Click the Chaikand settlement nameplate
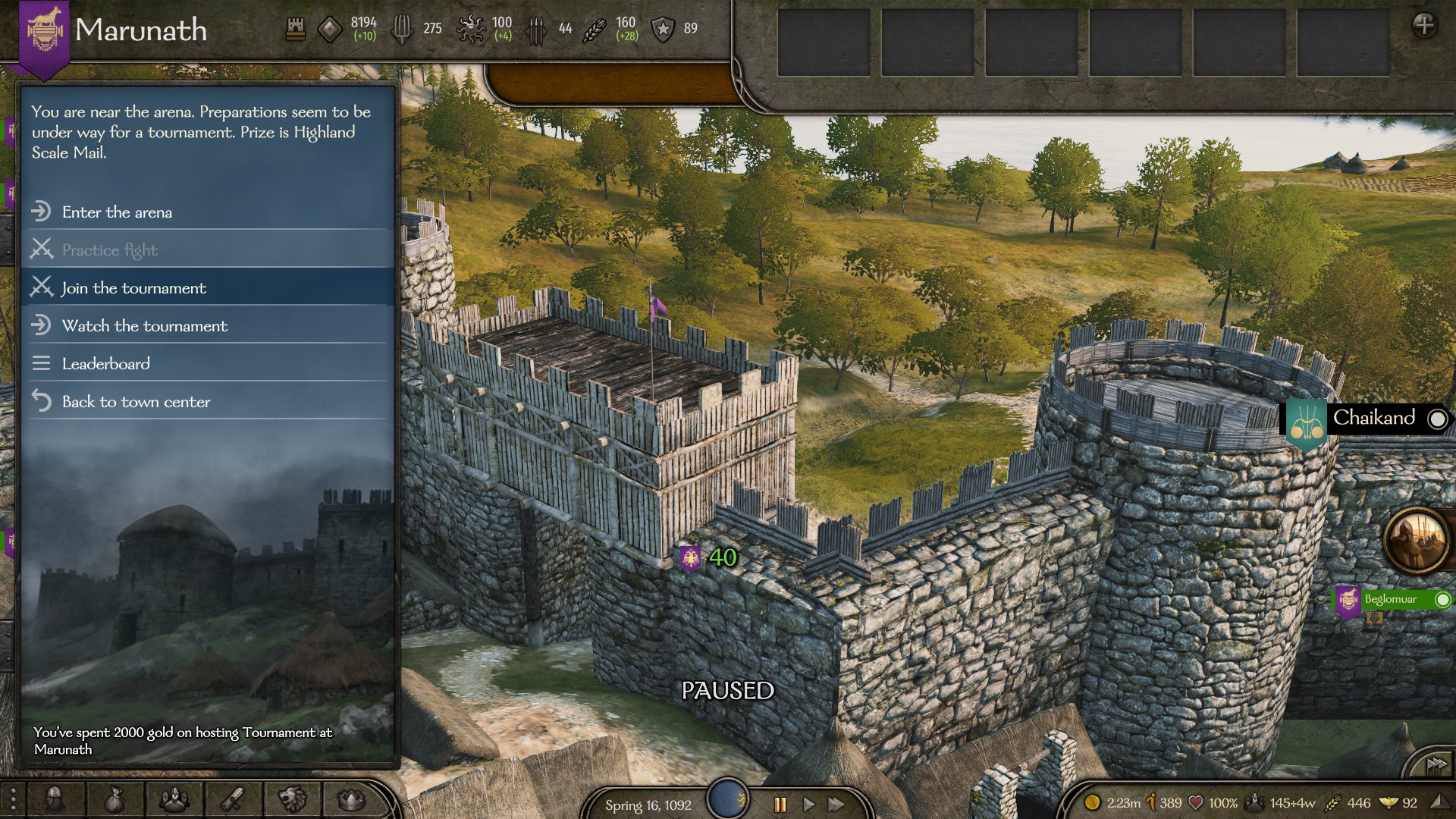 tap(1373, 419)
